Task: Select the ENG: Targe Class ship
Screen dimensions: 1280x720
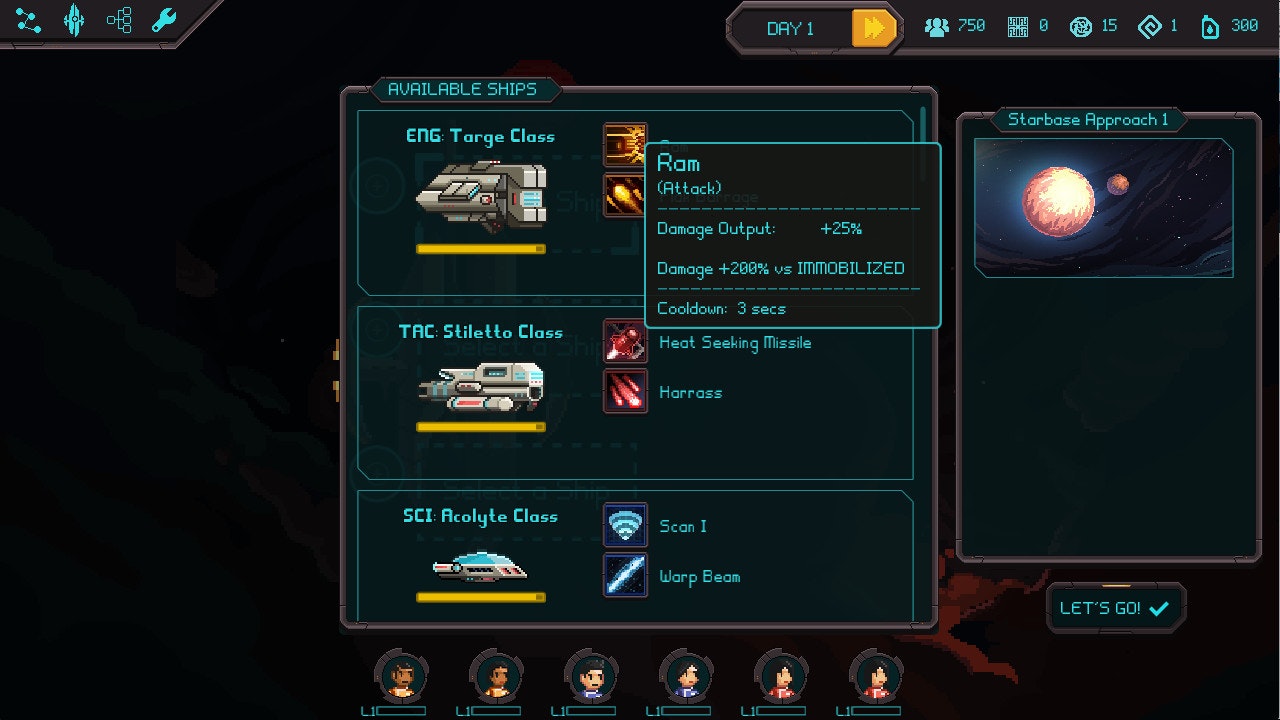Action: (x=485, y=197)
